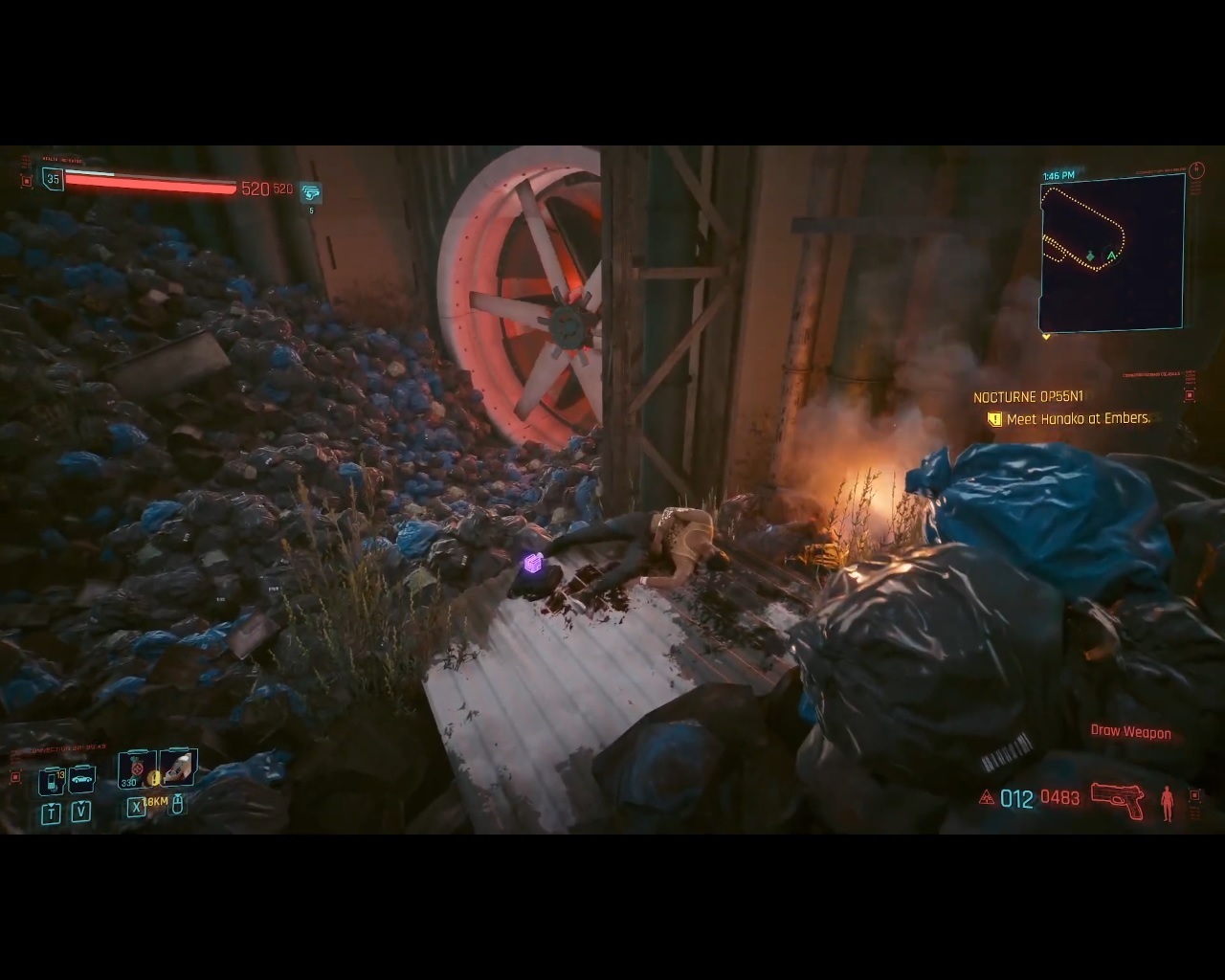Click the red pistol weapon icon
This screenshot has width=1225, height=980.
[x=1117, y=800]
